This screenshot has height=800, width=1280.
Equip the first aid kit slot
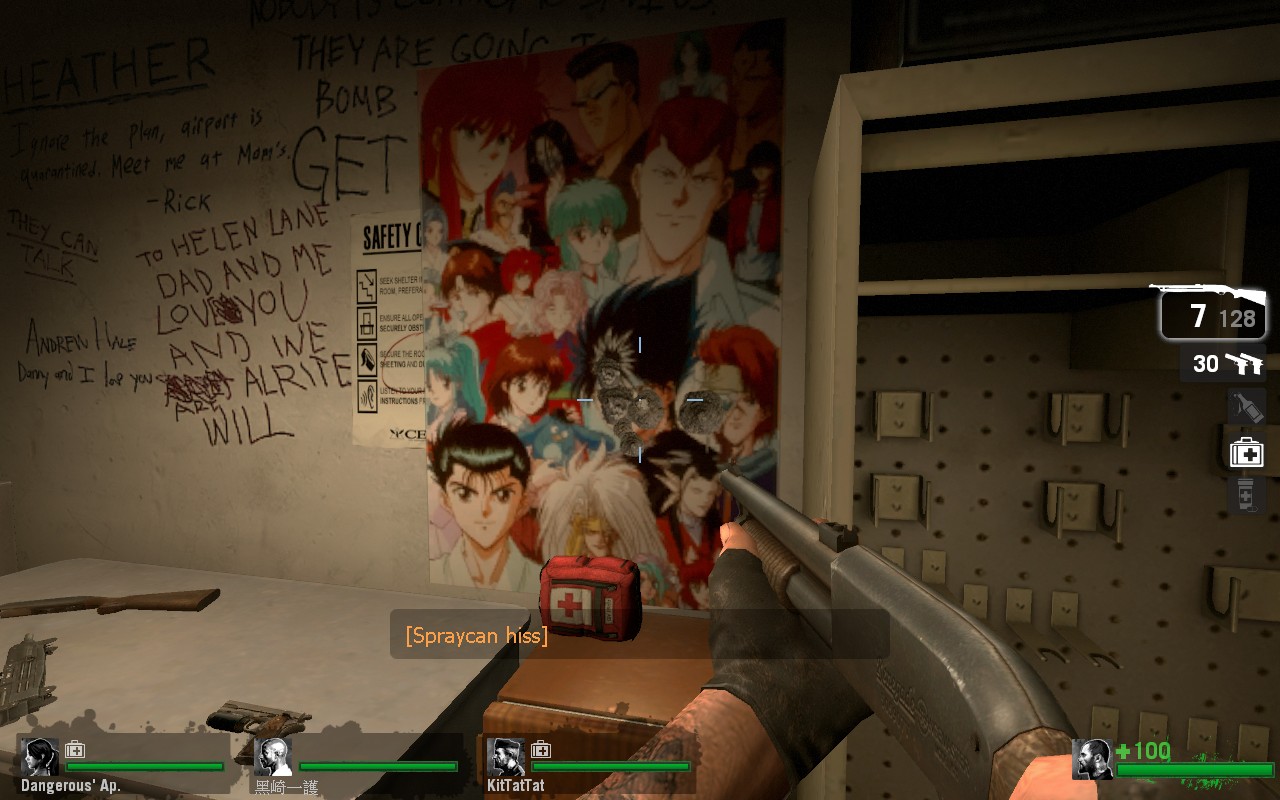click(x=1246, y=453)
